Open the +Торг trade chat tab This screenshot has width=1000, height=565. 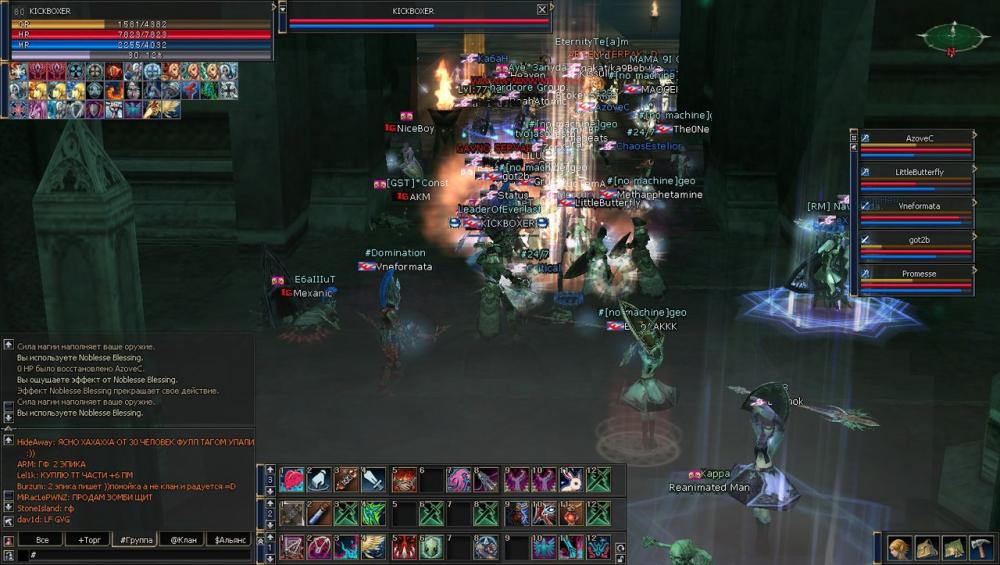(87, 540)
